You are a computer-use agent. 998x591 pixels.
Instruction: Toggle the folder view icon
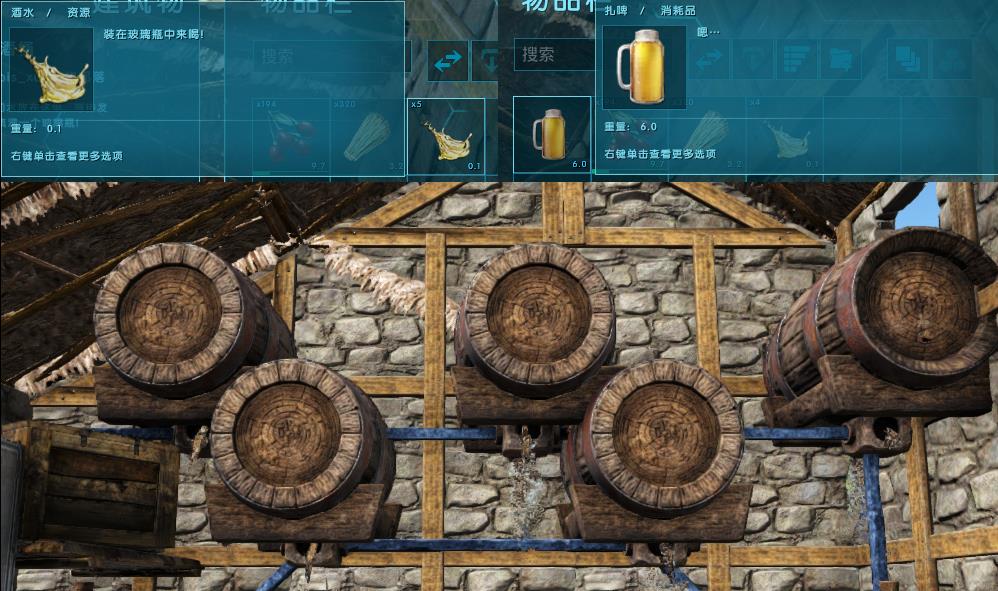tap(840, 60)
